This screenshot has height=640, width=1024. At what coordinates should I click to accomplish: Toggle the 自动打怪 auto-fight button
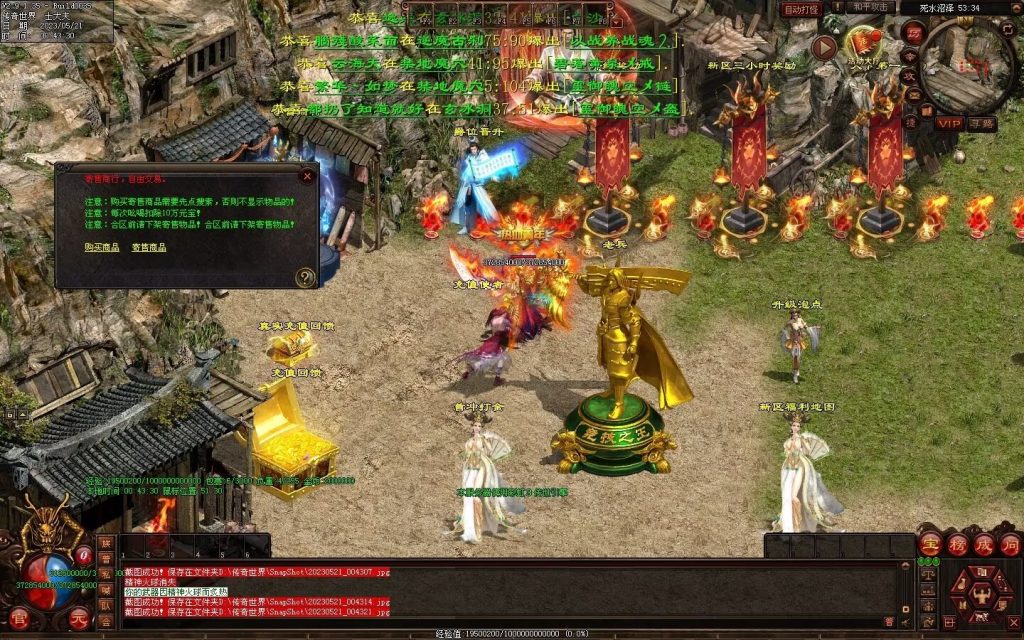[801, 9]
